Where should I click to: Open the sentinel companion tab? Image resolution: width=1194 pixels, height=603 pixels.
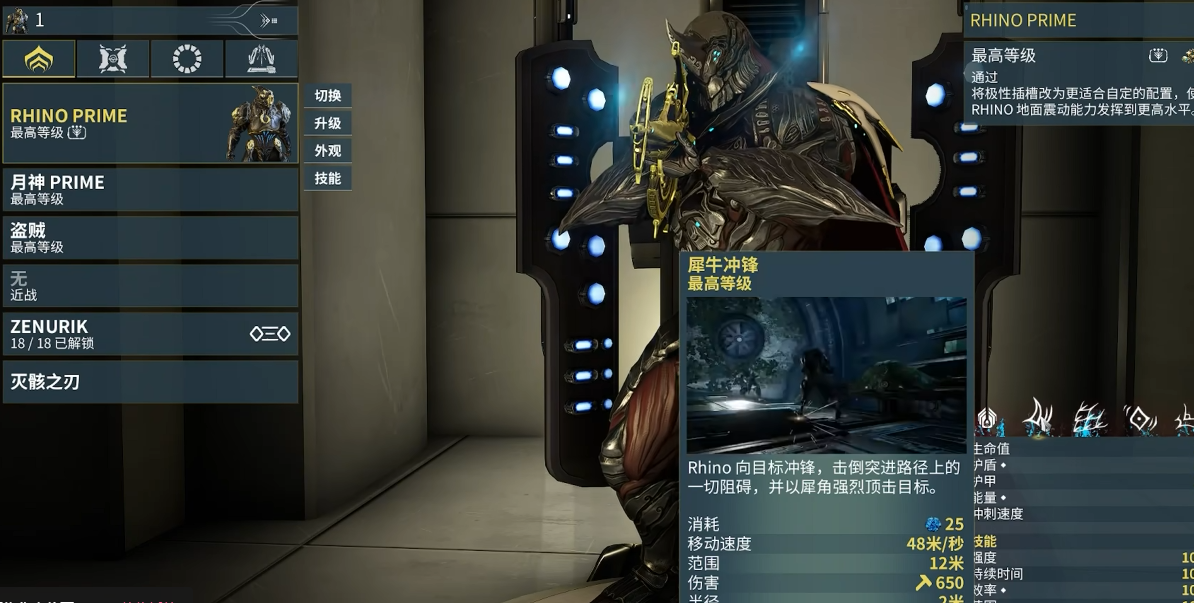(113, 60)
